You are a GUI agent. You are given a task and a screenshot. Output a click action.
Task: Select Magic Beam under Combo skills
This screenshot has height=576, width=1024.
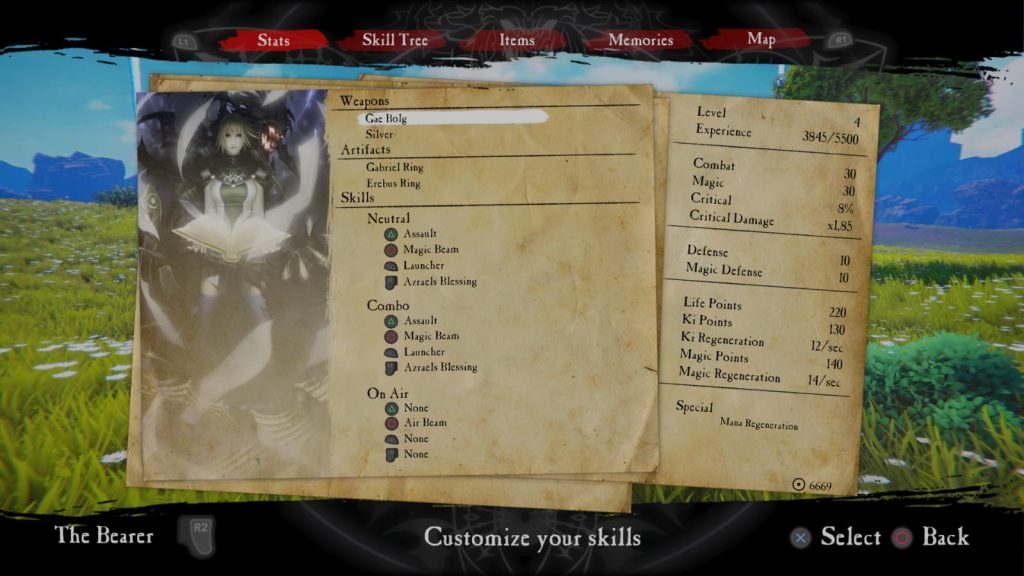[430, 336]
